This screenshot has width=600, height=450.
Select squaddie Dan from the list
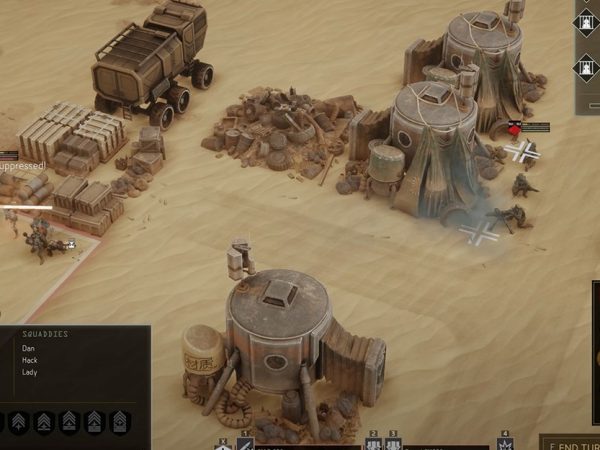click(30, 348)
